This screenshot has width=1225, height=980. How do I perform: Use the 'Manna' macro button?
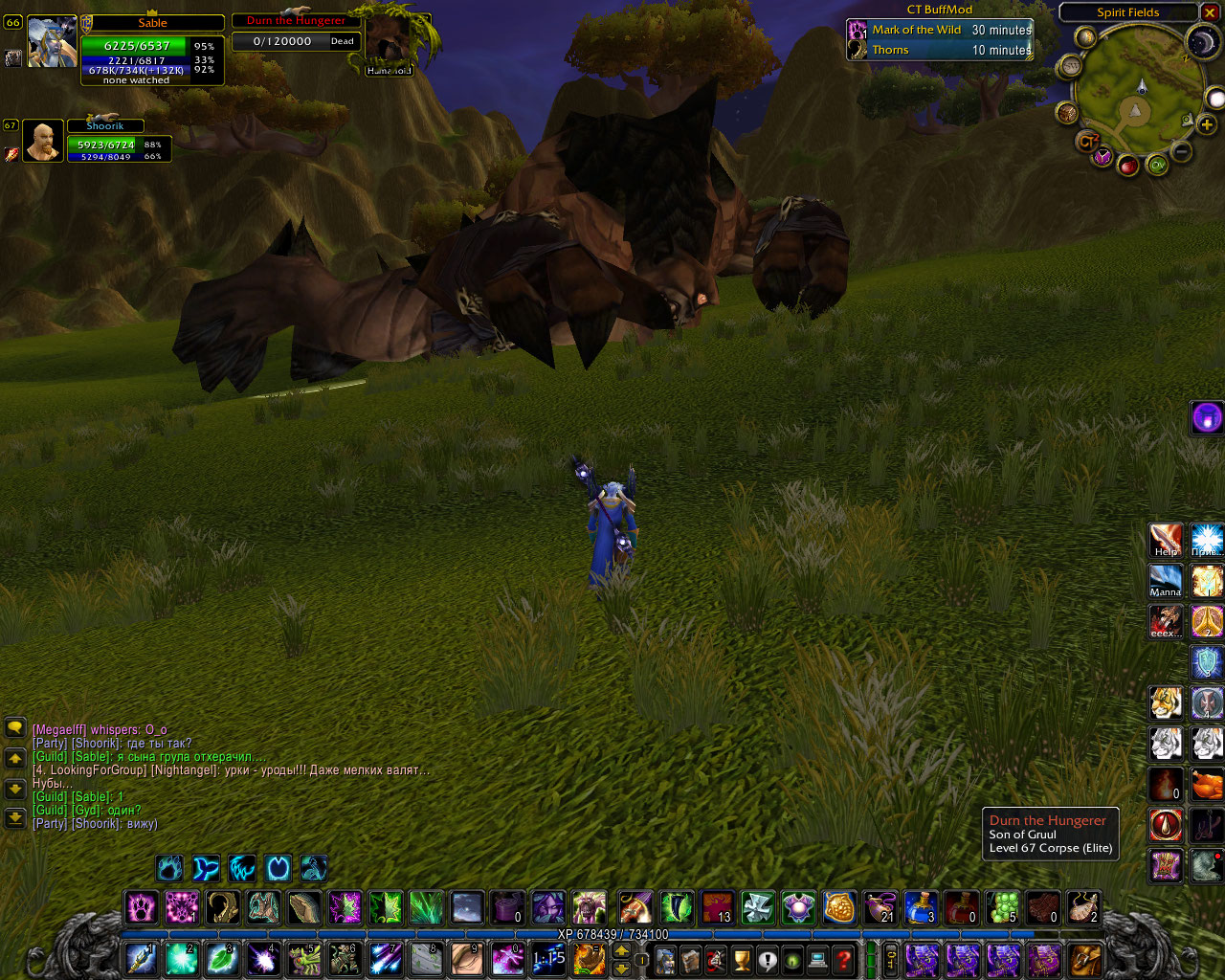(x=1166, y=581)
